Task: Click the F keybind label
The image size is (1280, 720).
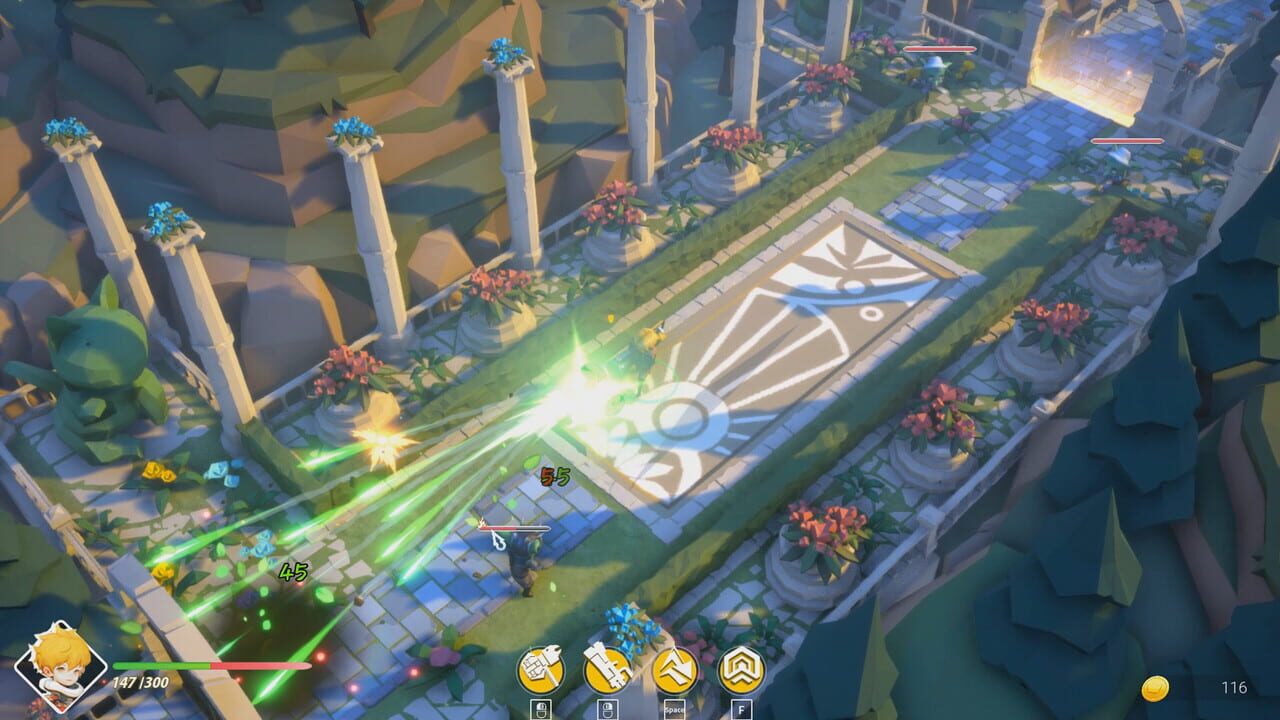Action: pyautogui.click(x=742, y=708)
